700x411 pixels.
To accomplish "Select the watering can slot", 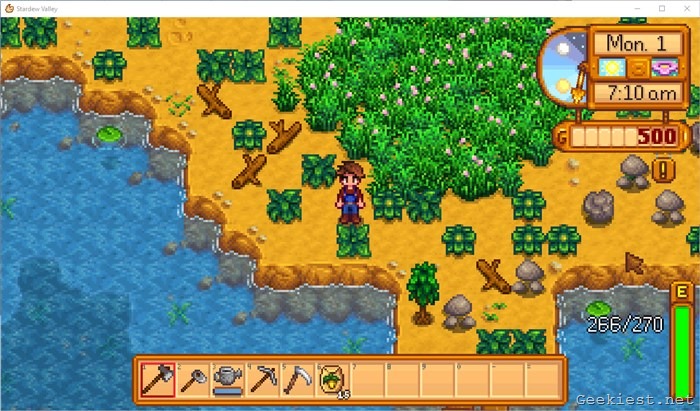I will pyautogui.click(x=228, y=378).
